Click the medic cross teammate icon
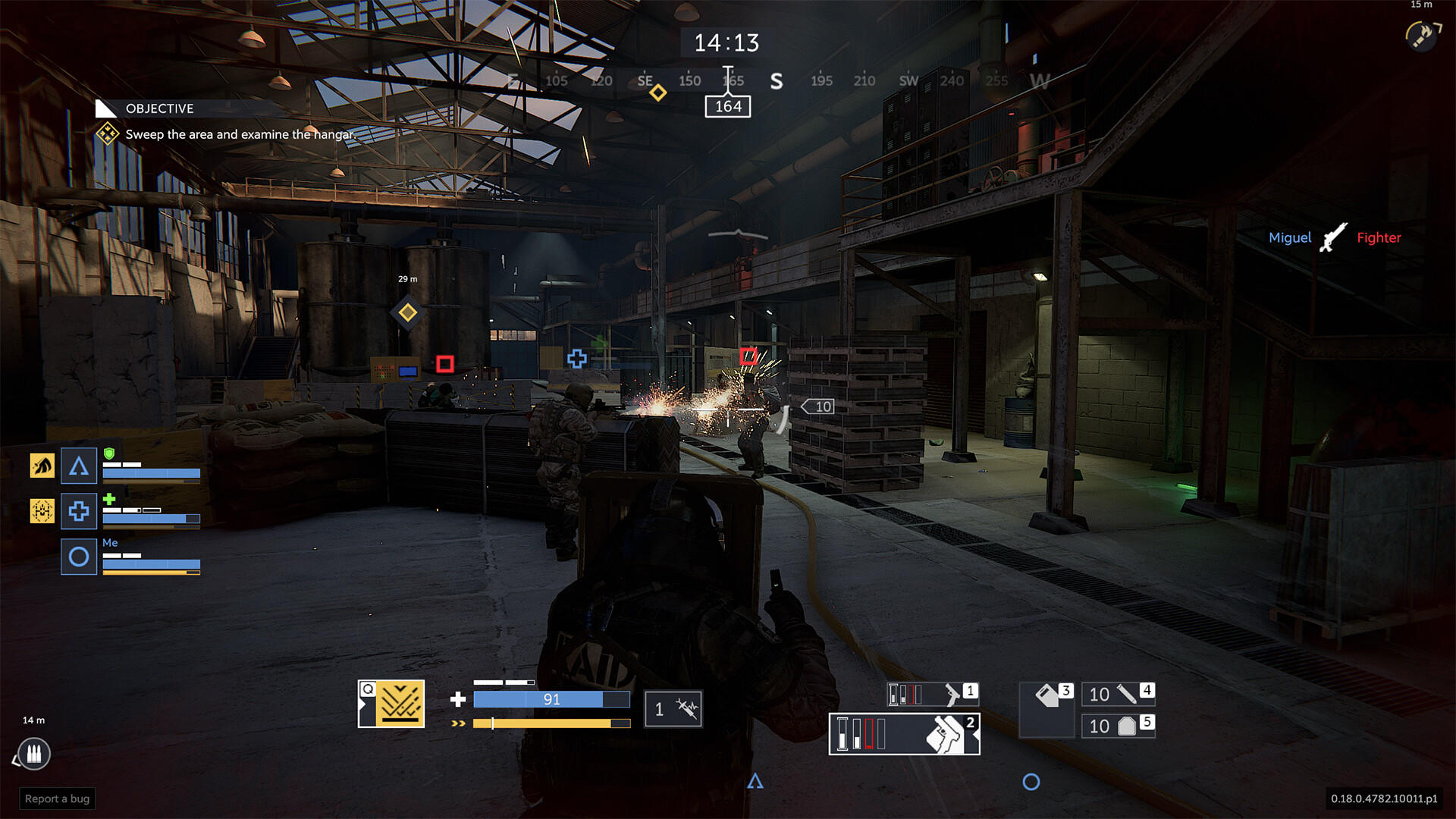Viewport: 1456px width, 819px height. 78,511
